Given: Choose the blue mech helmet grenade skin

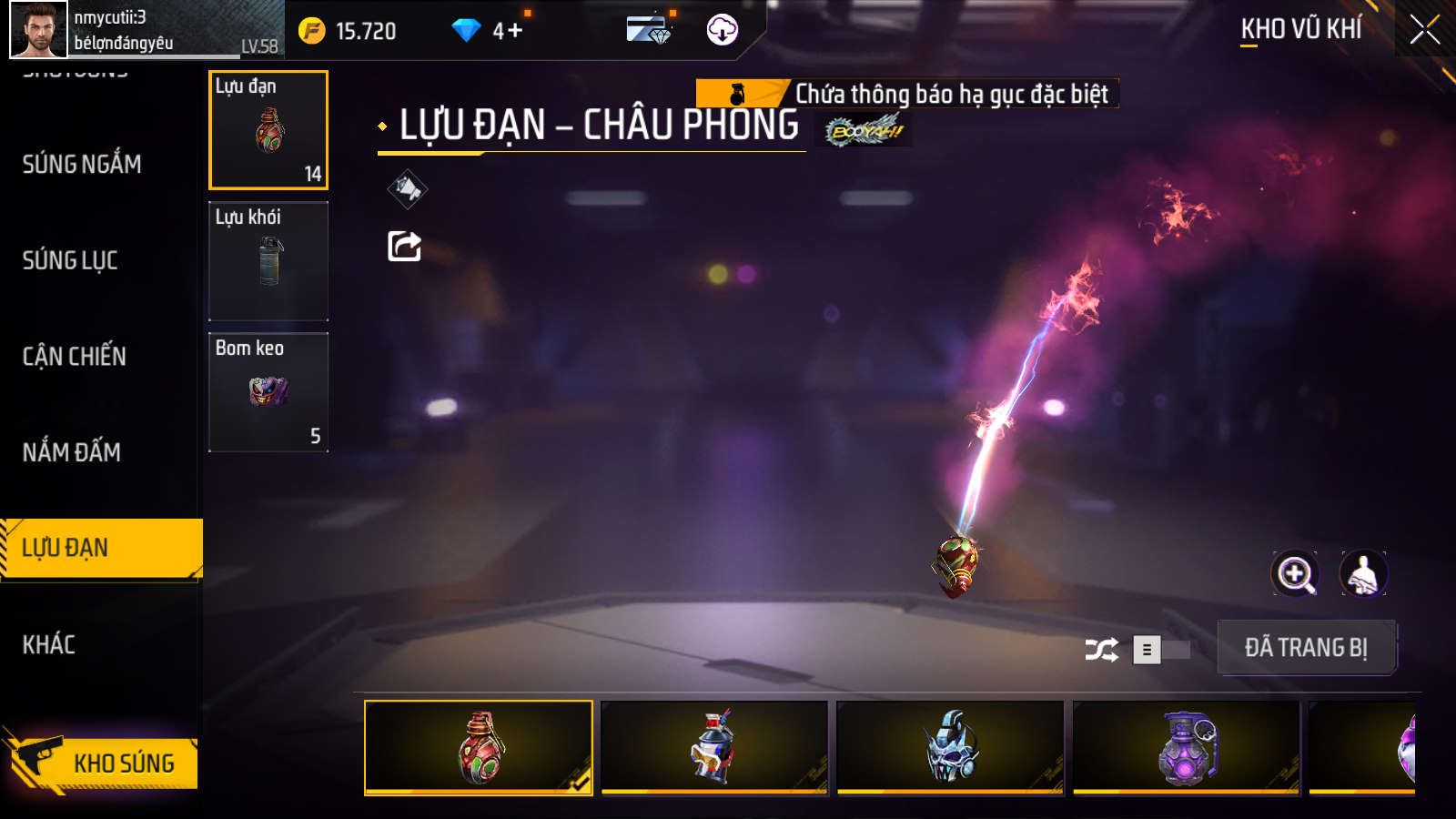Looking at the screenshot, I should pos(950,748).
